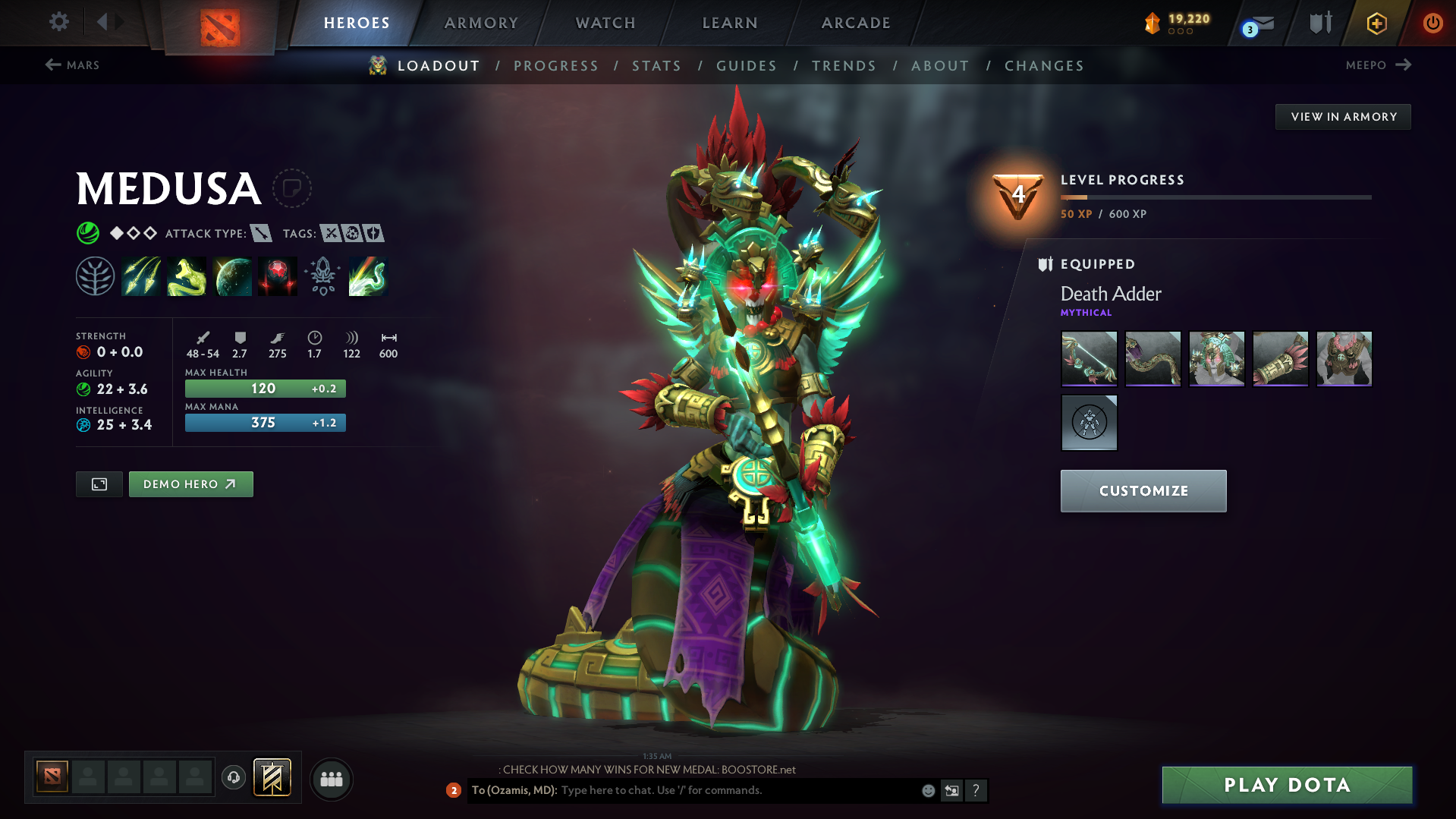Open the DEMO HERO link
1456x819 pixels.
(190, 484)
